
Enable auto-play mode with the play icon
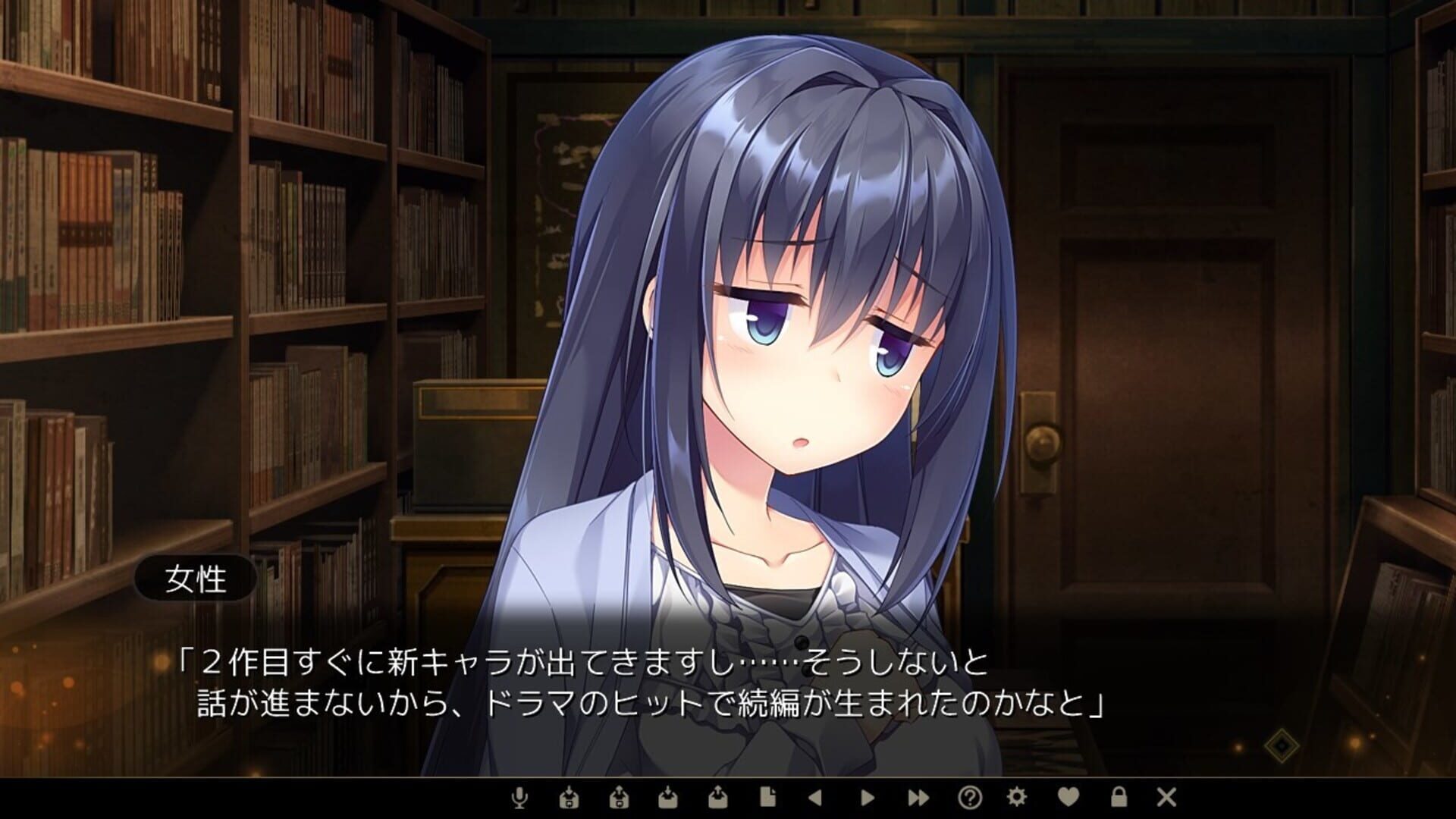867,798
